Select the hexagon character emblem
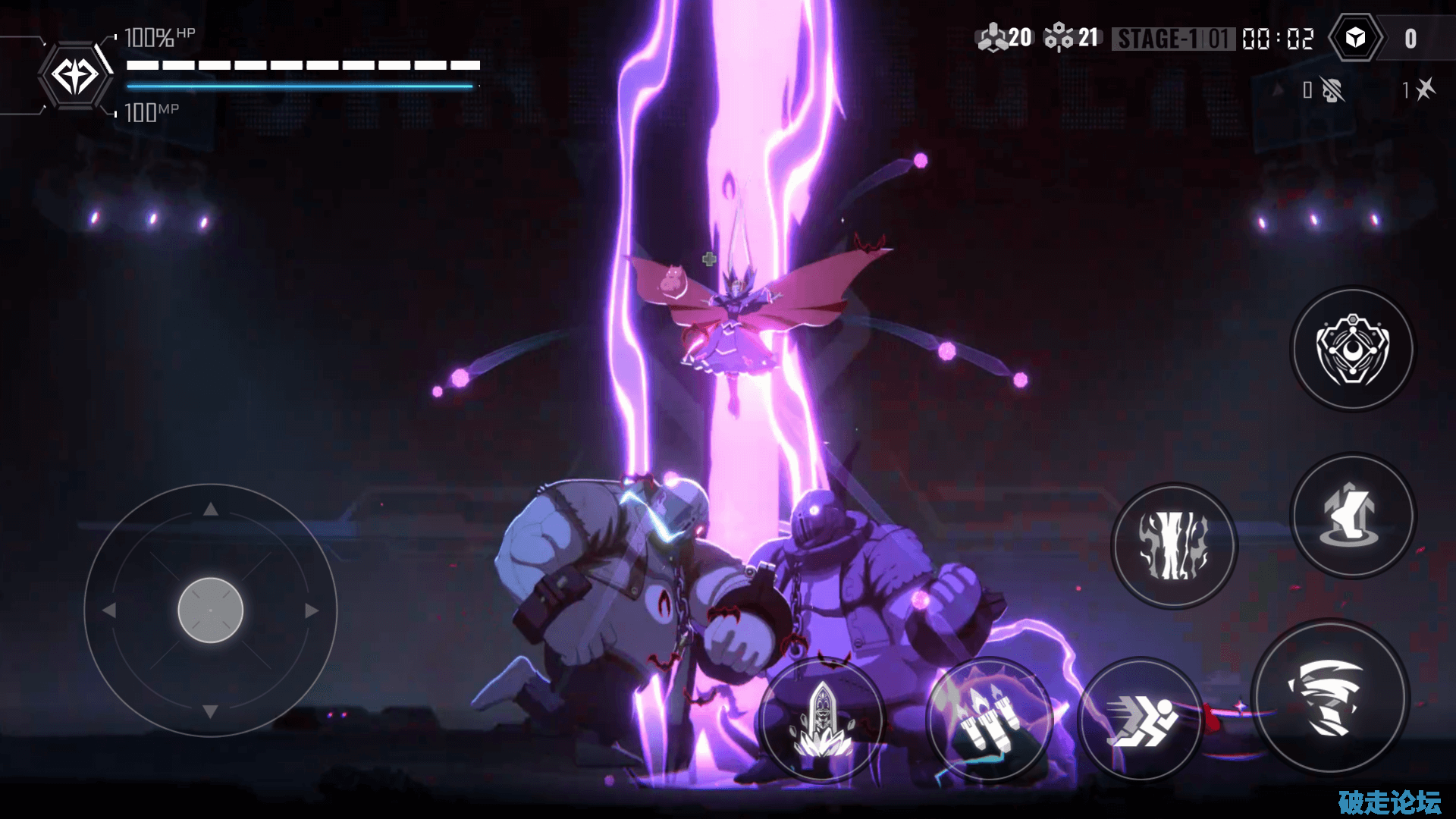 pyautogui.click(x=74, y=76)
